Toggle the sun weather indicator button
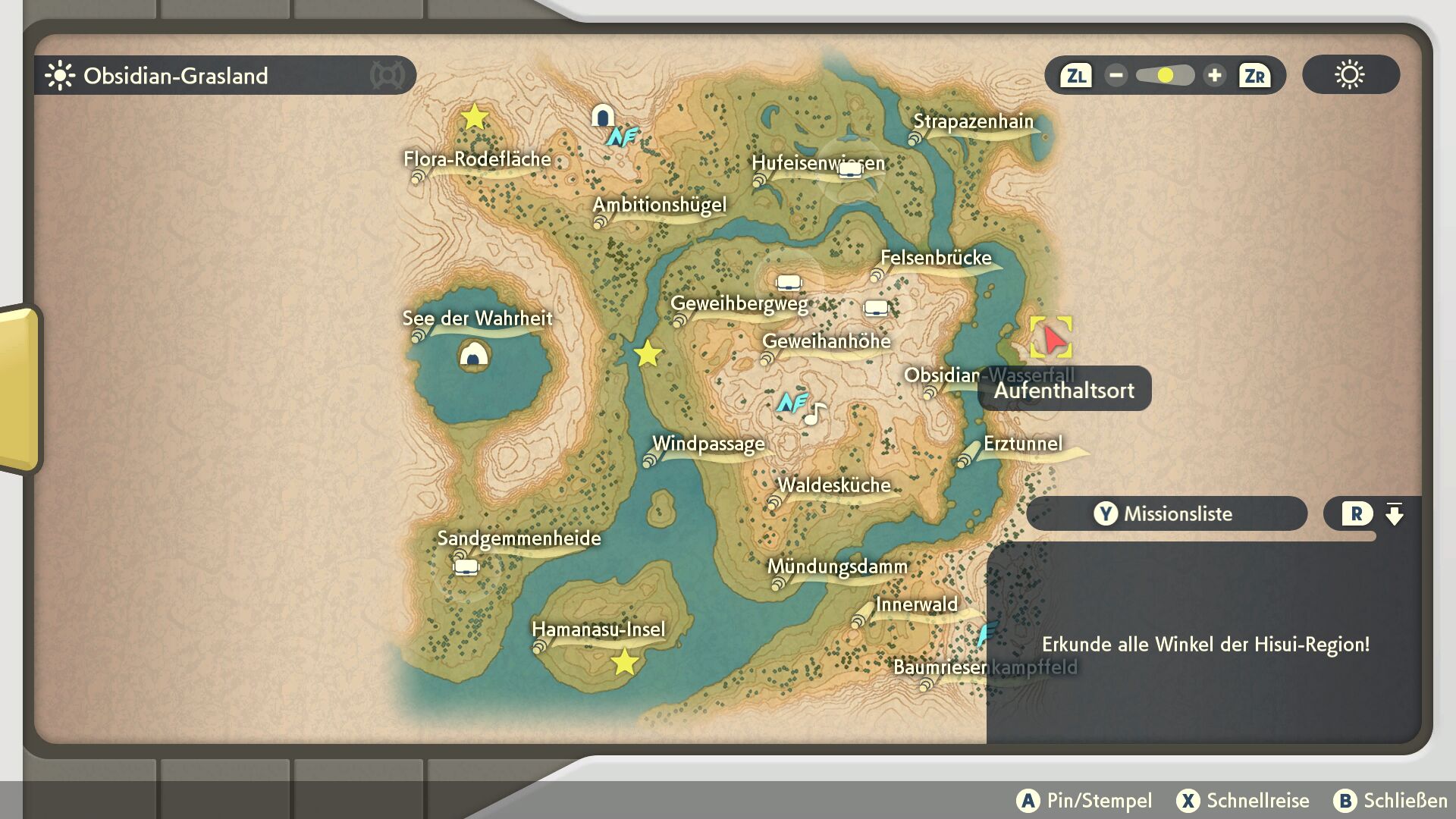 (1350, 75)
